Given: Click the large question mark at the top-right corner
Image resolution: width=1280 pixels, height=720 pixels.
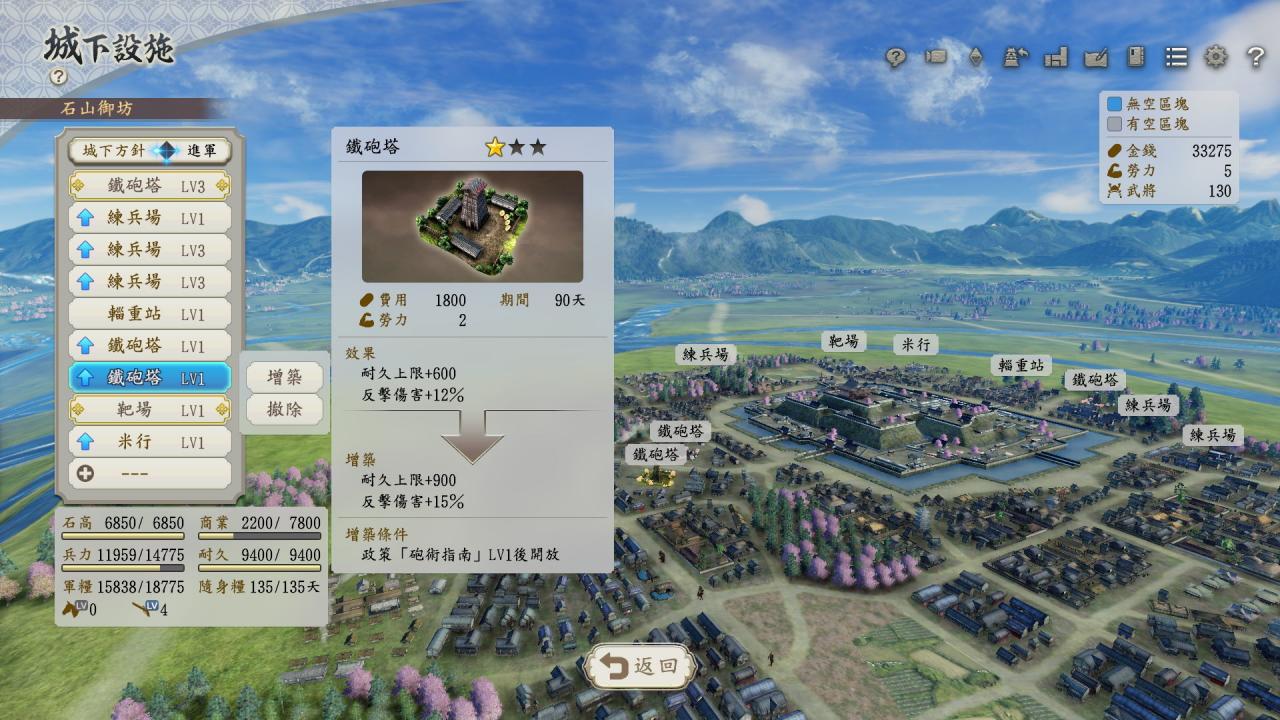Looking at the screenshot, I should click(x=1256, y=57).
